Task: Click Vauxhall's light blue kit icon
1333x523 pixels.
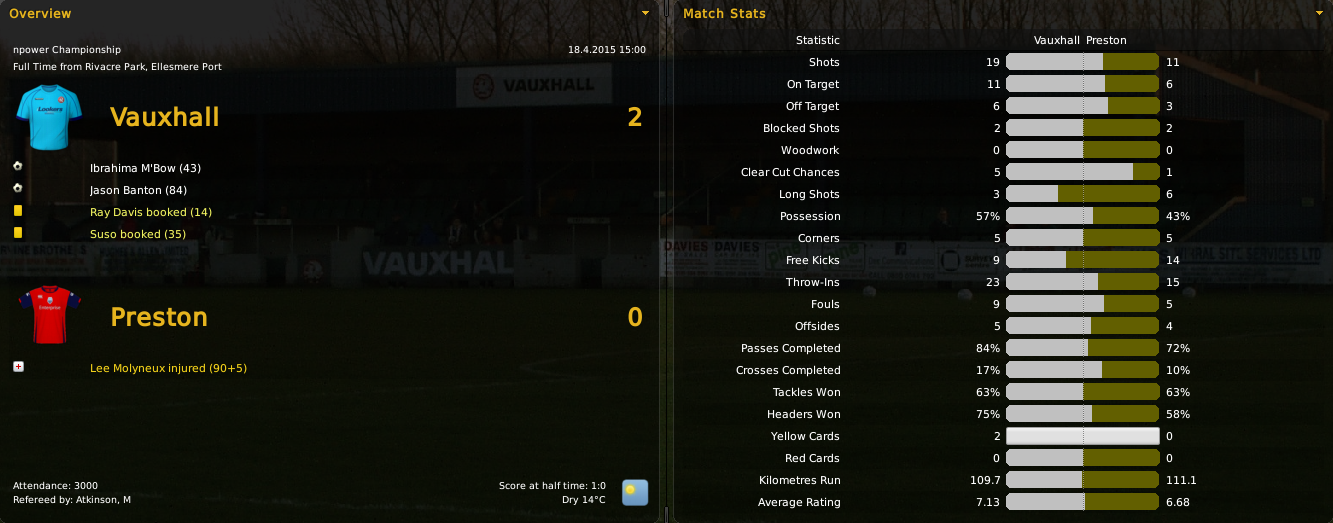Action: 41,117
